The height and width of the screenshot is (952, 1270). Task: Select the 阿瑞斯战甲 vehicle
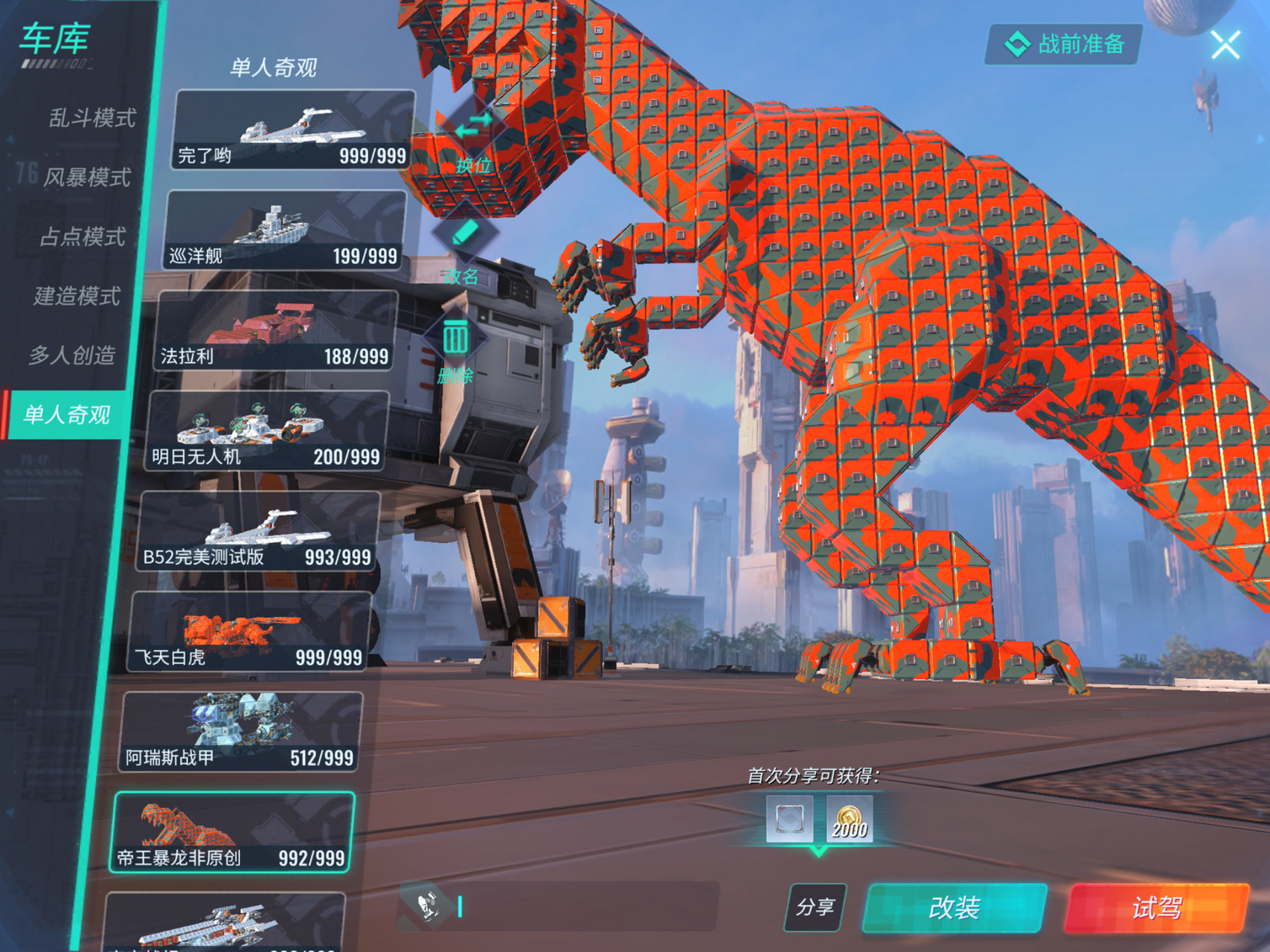(x=241, y=733)
